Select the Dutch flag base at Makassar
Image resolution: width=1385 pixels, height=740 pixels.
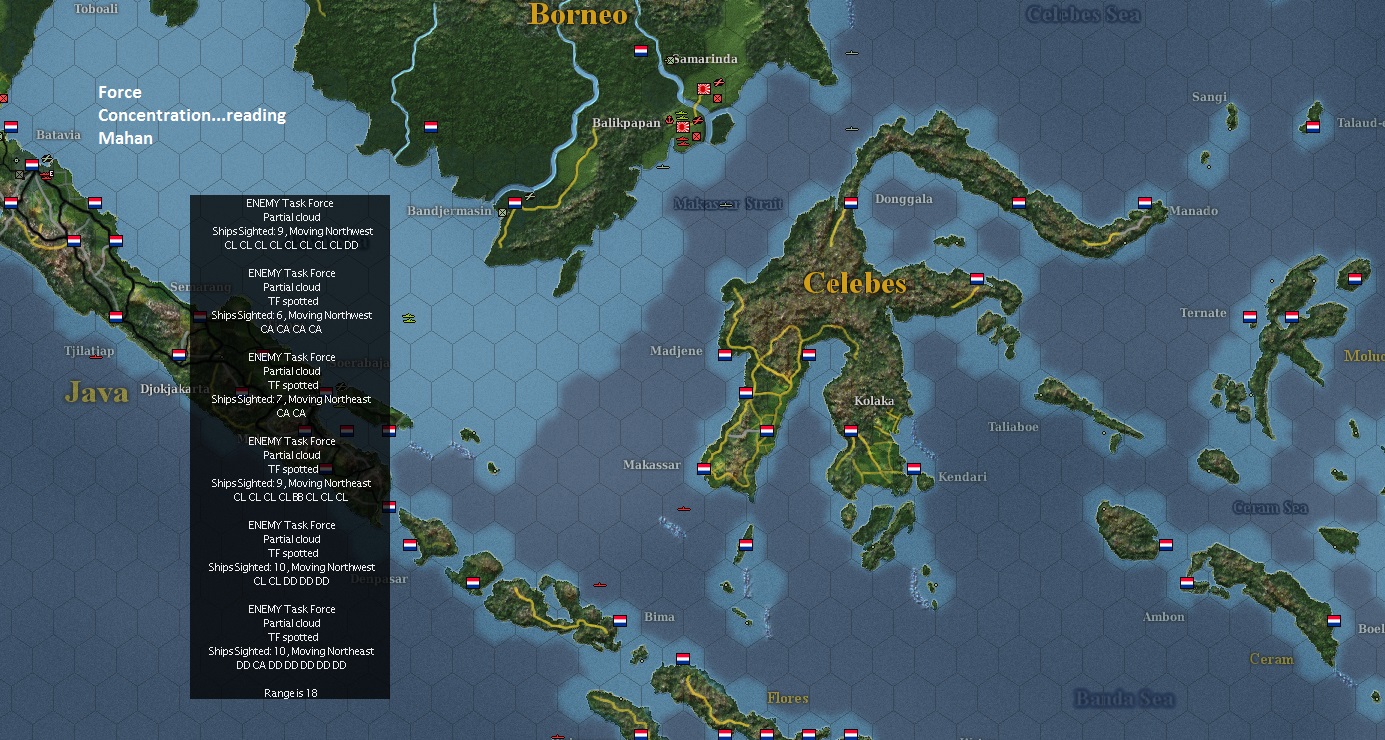tap(704, 468)
